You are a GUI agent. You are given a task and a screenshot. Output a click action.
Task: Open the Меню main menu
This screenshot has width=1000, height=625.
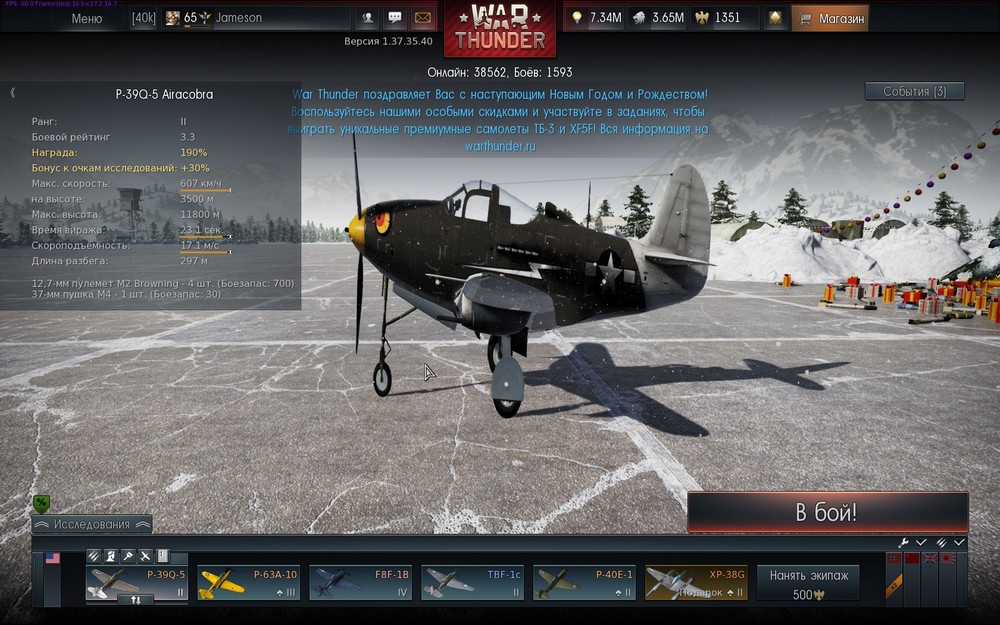pos(87,18)
